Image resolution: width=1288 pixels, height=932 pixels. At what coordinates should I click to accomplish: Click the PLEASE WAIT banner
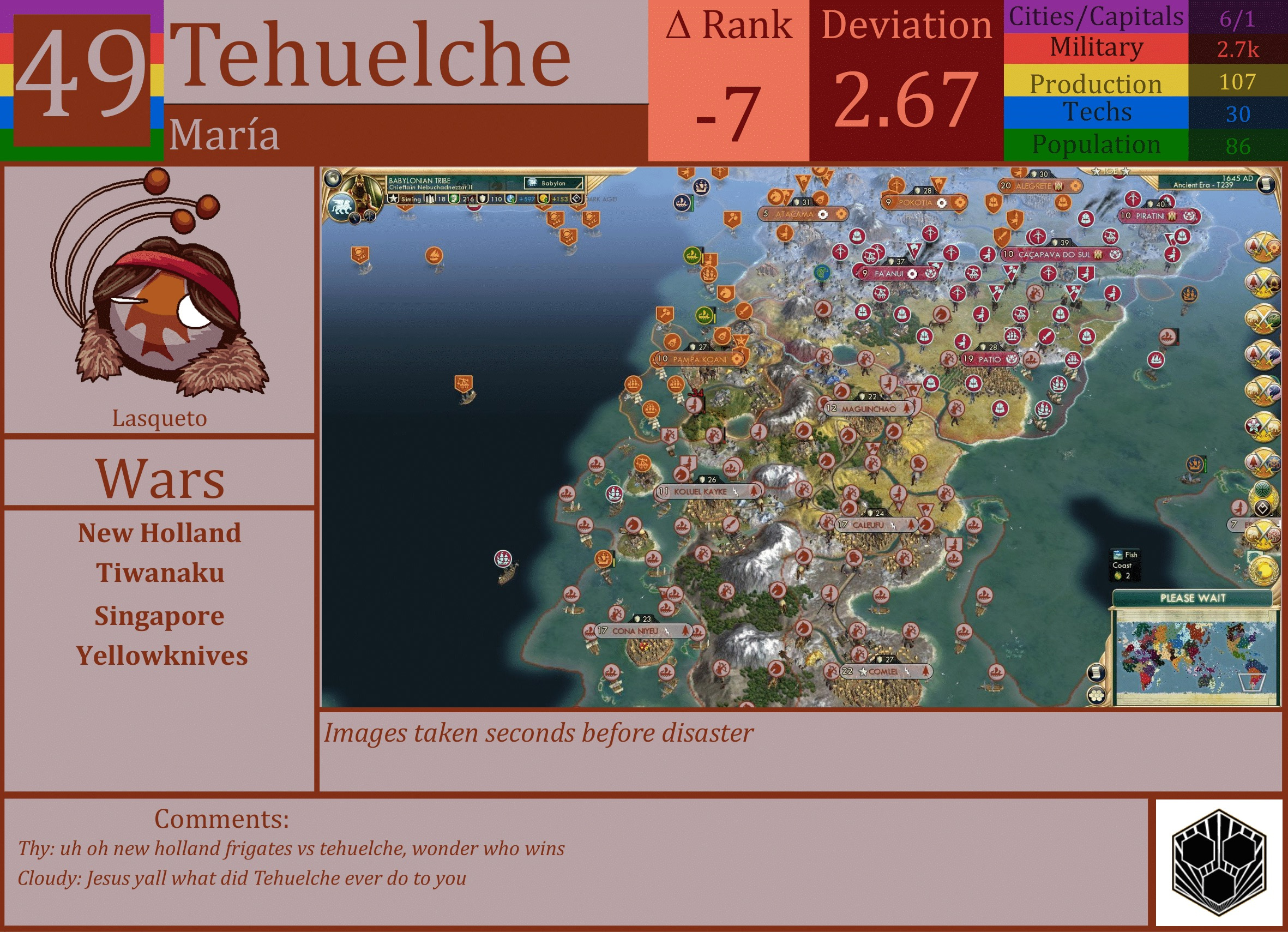click(1193, 599)
